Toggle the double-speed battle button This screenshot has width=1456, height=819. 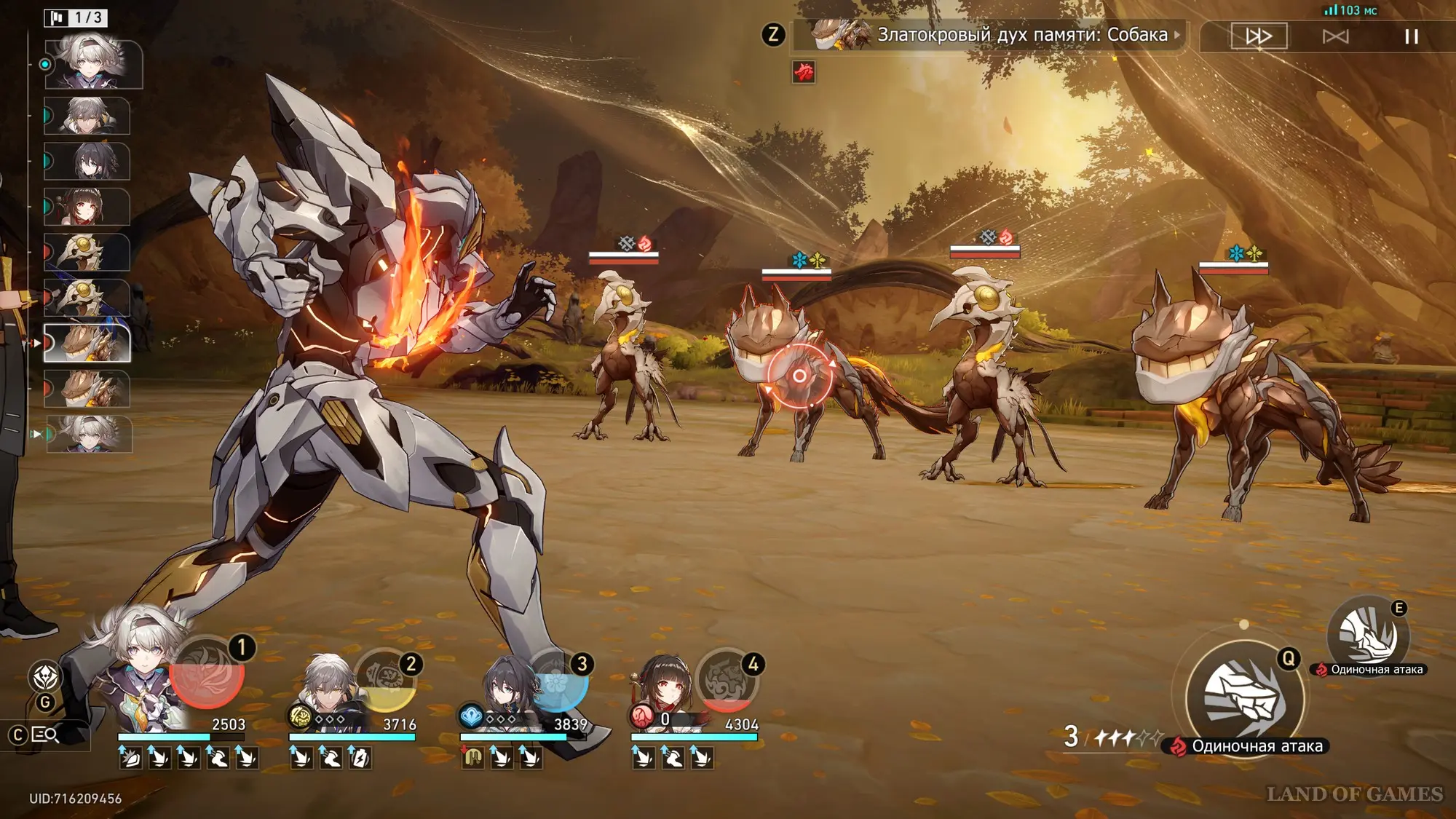1259,36
